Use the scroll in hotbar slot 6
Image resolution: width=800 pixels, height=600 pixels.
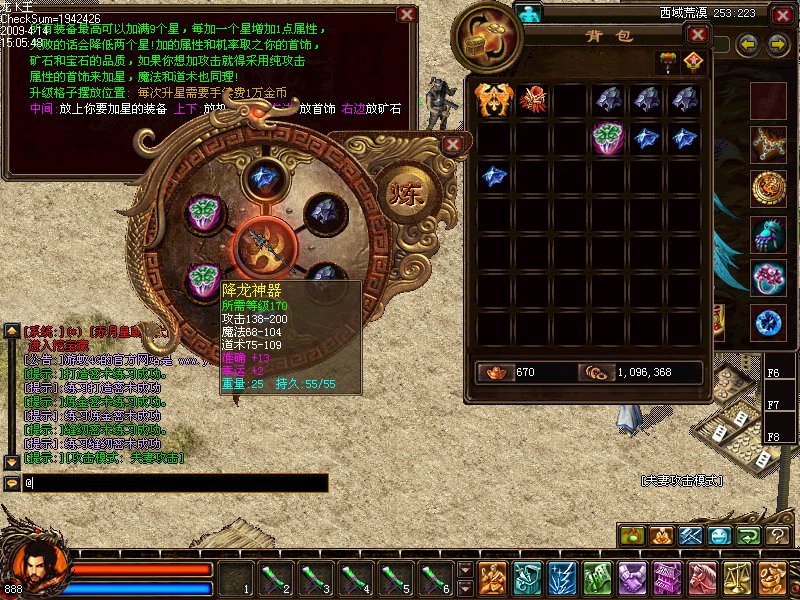[434, 577]
